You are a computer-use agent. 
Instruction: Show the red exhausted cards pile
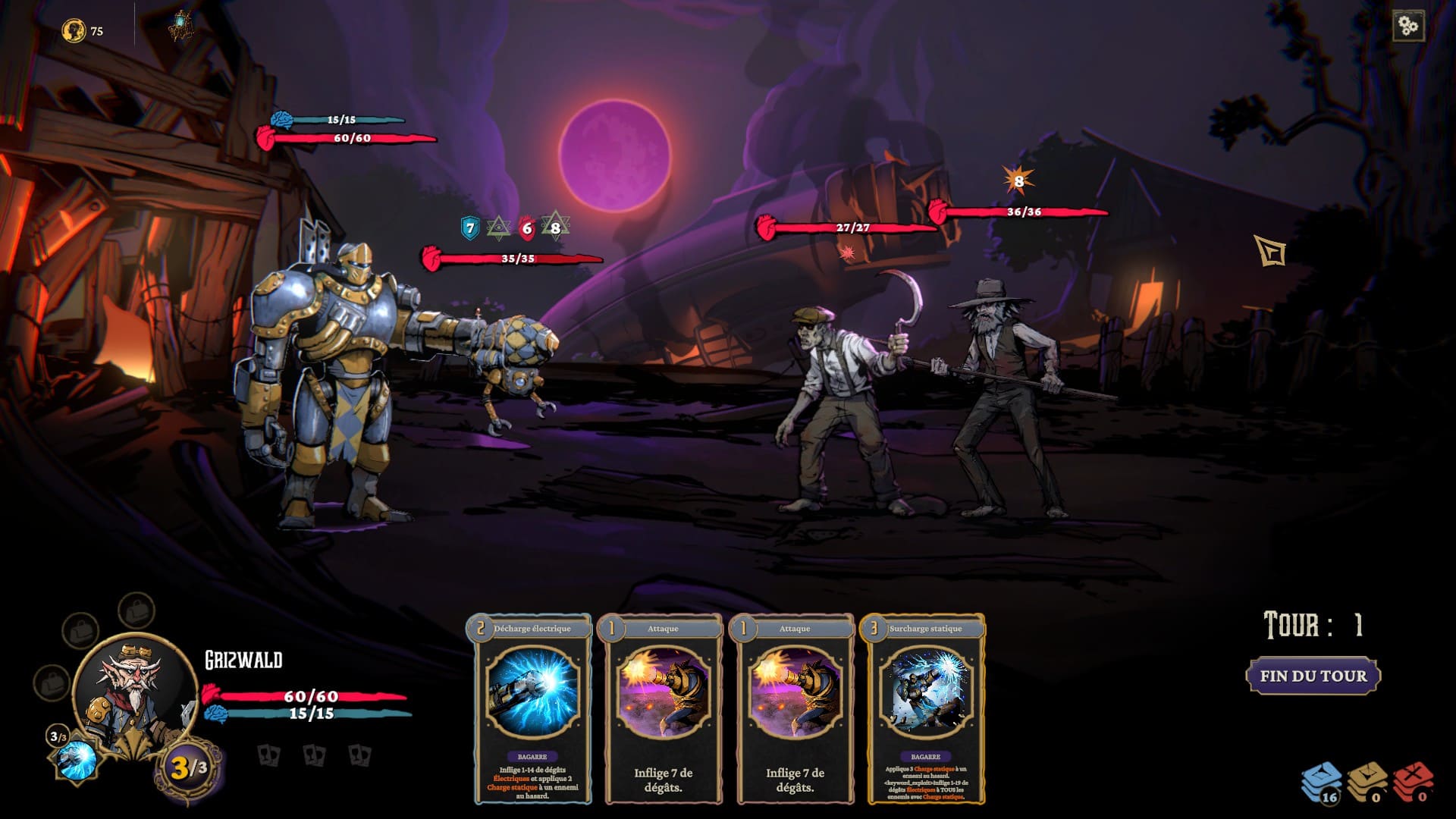1414,783
